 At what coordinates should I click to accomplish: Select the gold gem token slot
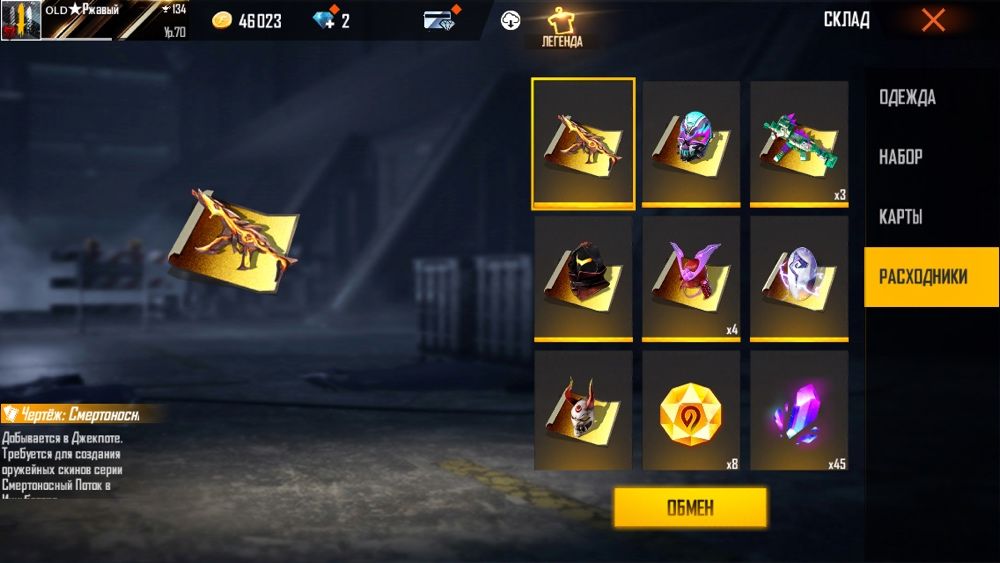coord(691,411)
